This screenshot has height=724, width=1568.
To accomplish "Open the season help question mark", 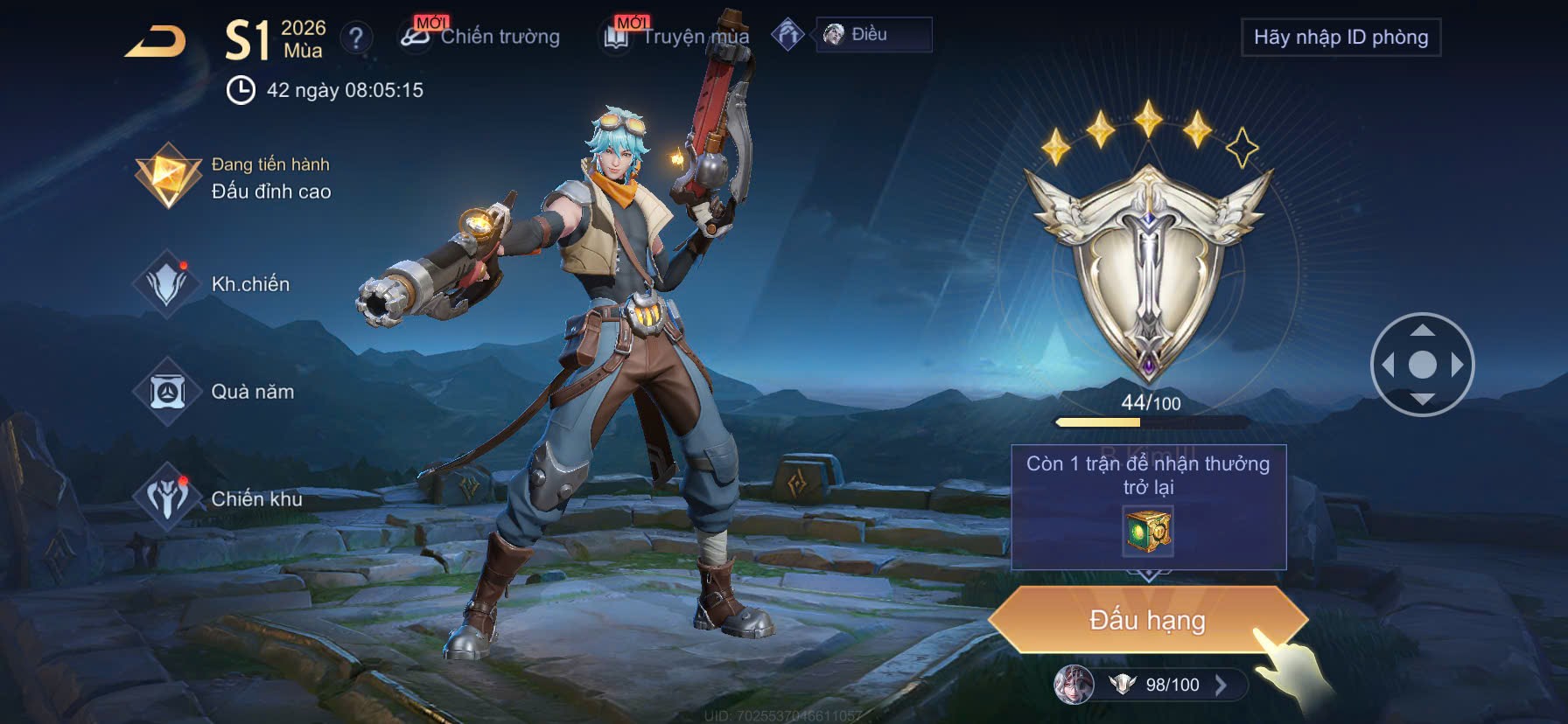I will [355, 38].
